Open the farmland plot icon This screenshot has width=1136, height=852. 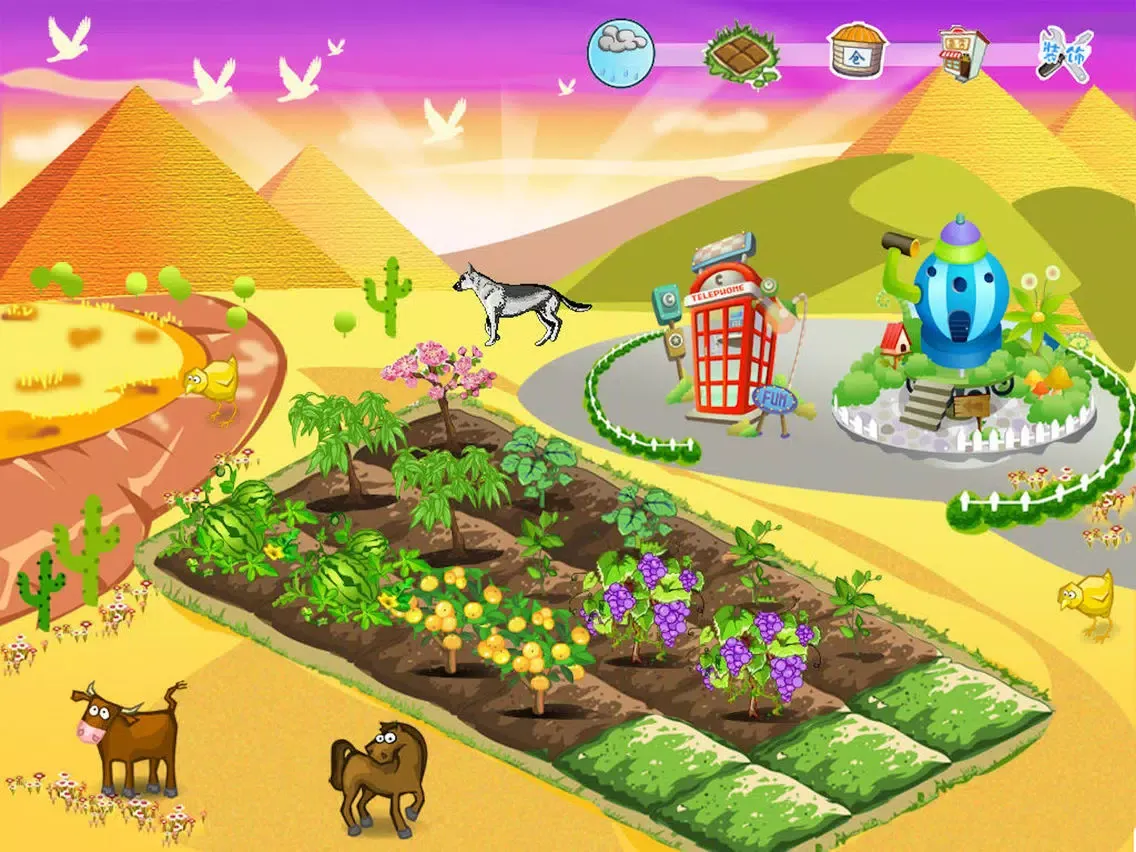(x=741, y=52)
